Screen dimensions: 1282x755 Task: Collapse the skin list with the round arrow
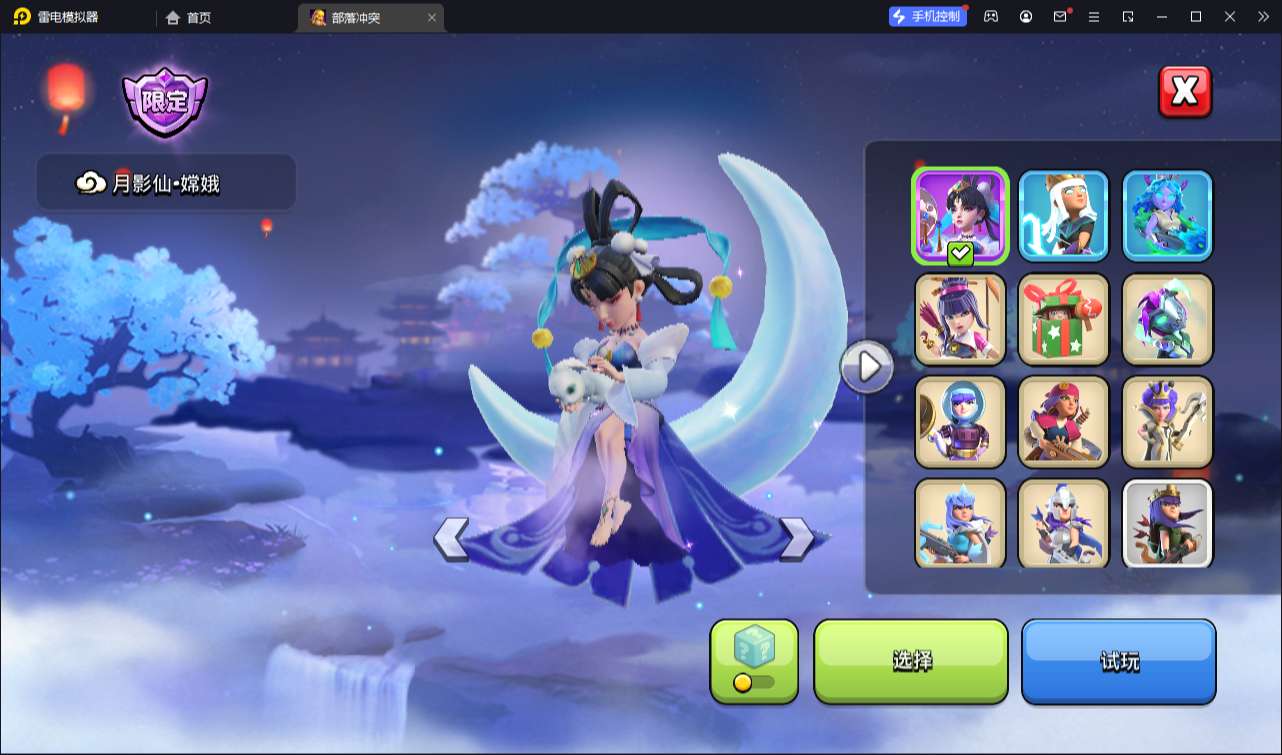[866, 367]
